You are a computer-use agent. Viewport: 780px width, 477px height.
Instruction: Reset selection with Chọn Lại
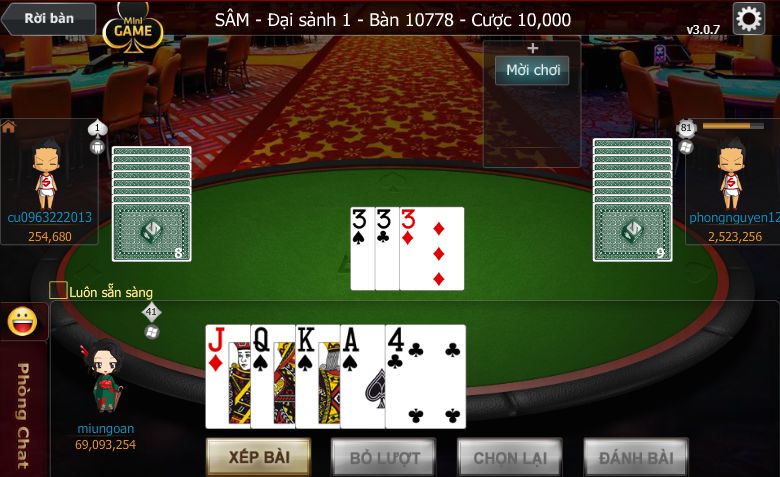pos(509,458)
